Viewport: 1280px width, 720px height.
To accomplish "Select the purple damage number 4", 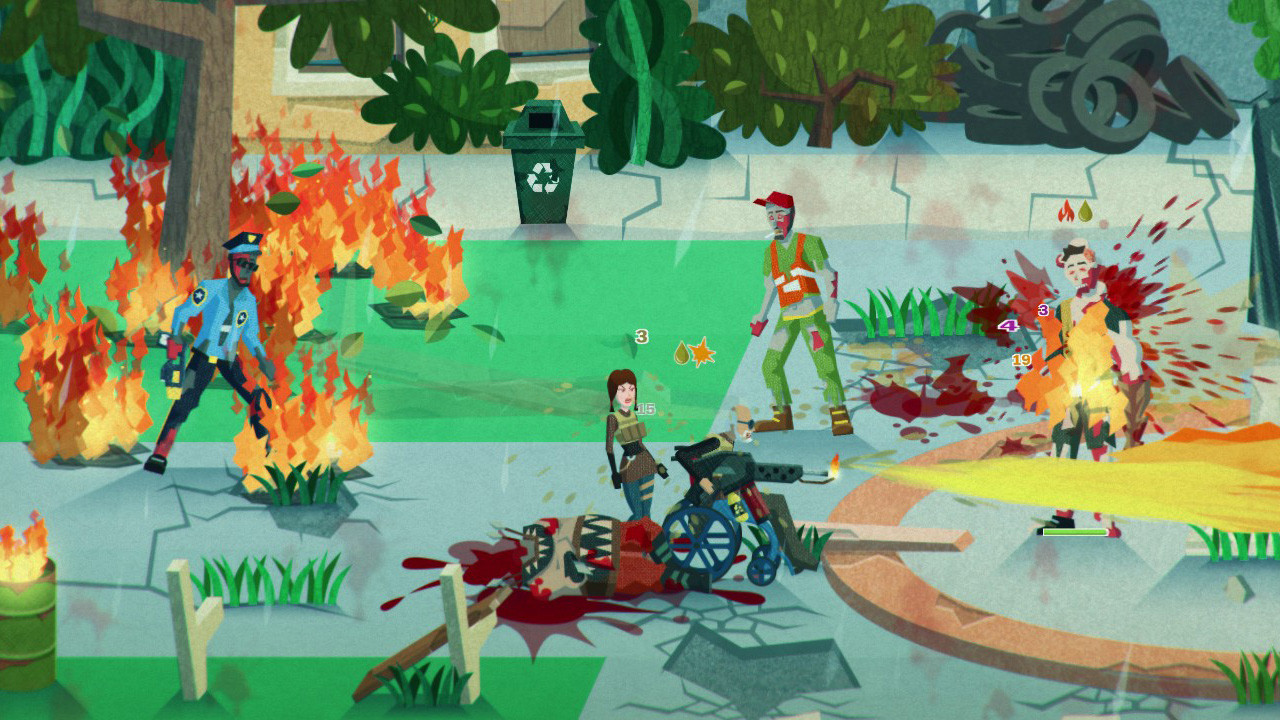I will pyautogui.click(x=1007, y=326).
